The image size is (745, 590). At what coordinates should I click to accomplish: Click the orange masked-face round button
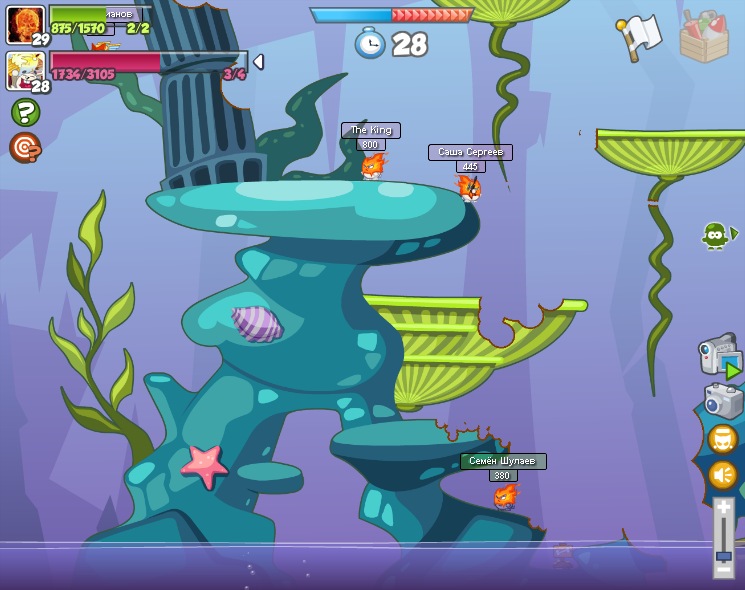[723, 439]
